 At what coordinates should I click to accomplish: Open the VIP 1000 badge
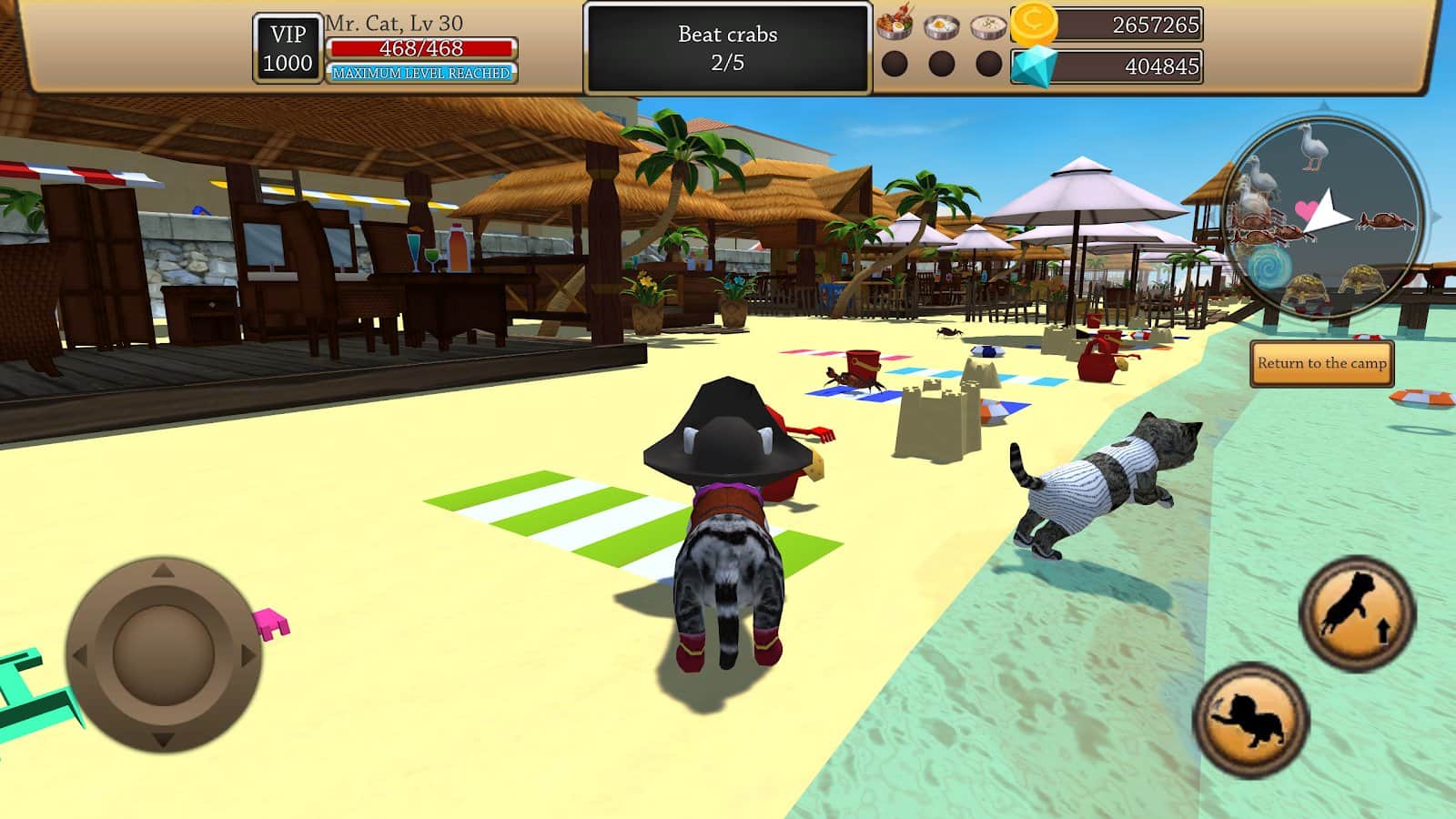click(x=288, y=48)
